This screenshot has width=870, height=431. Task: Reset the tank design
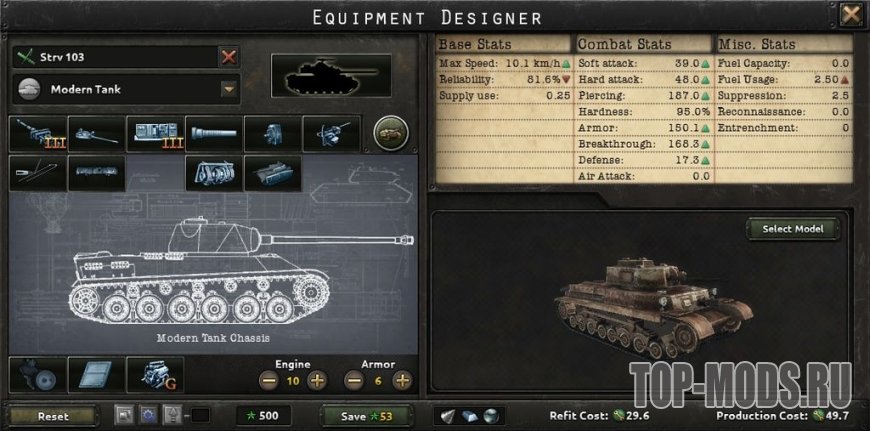tap(52, 416)
